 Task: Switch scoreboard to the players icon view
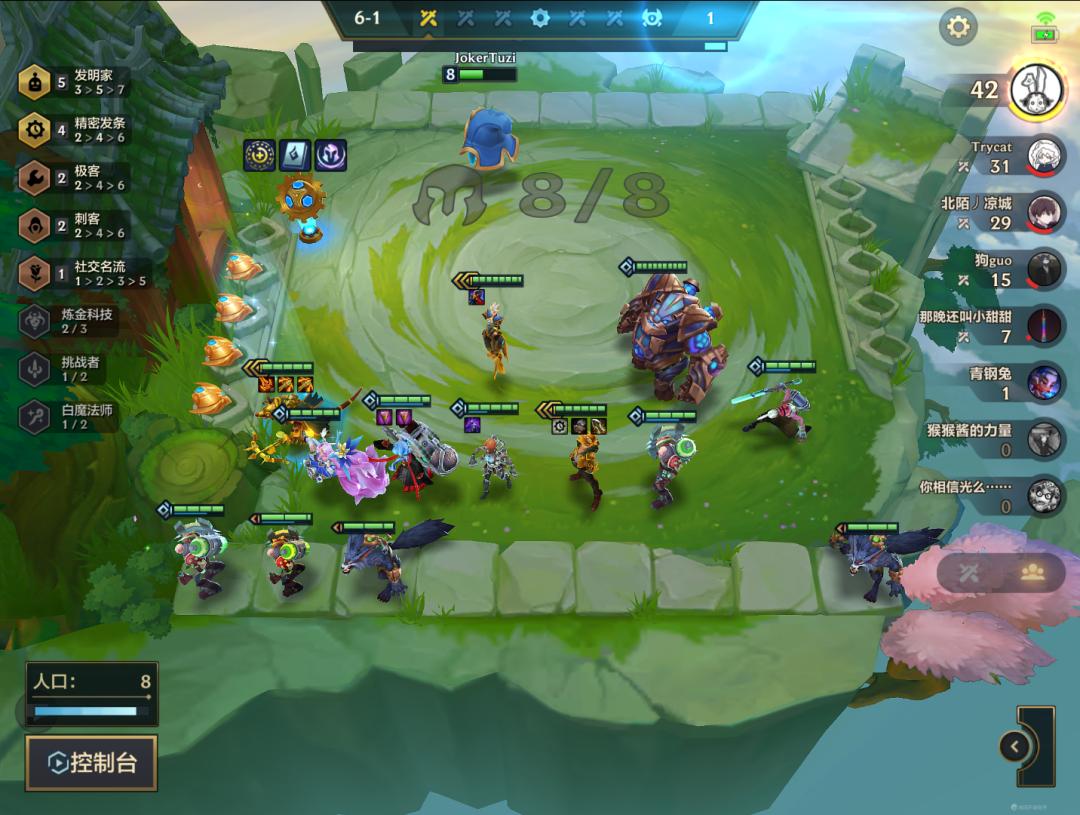[x=1032, y=573]
